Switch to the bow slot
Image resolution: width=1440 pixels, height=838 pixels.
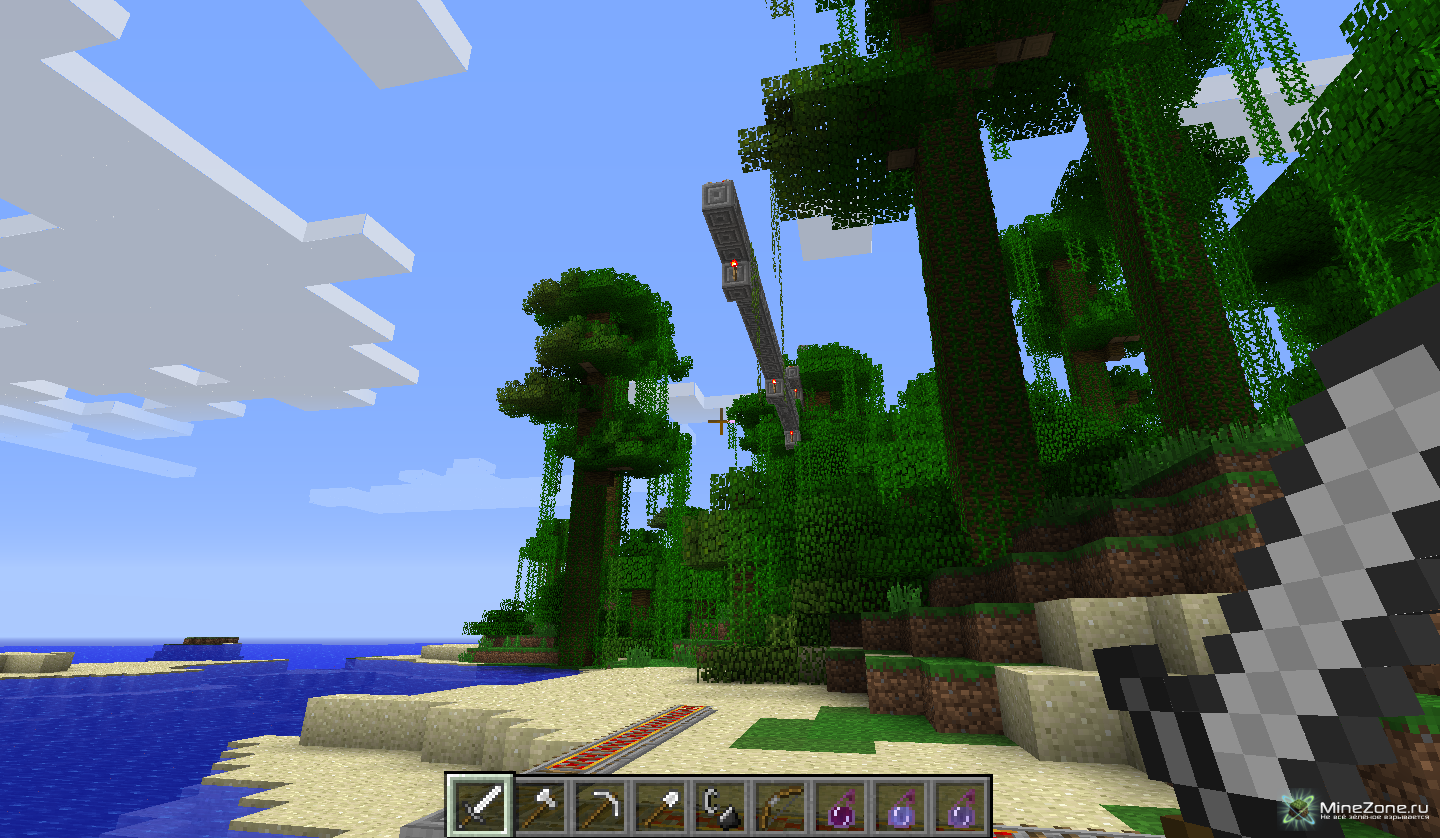[x=780, y=805]
